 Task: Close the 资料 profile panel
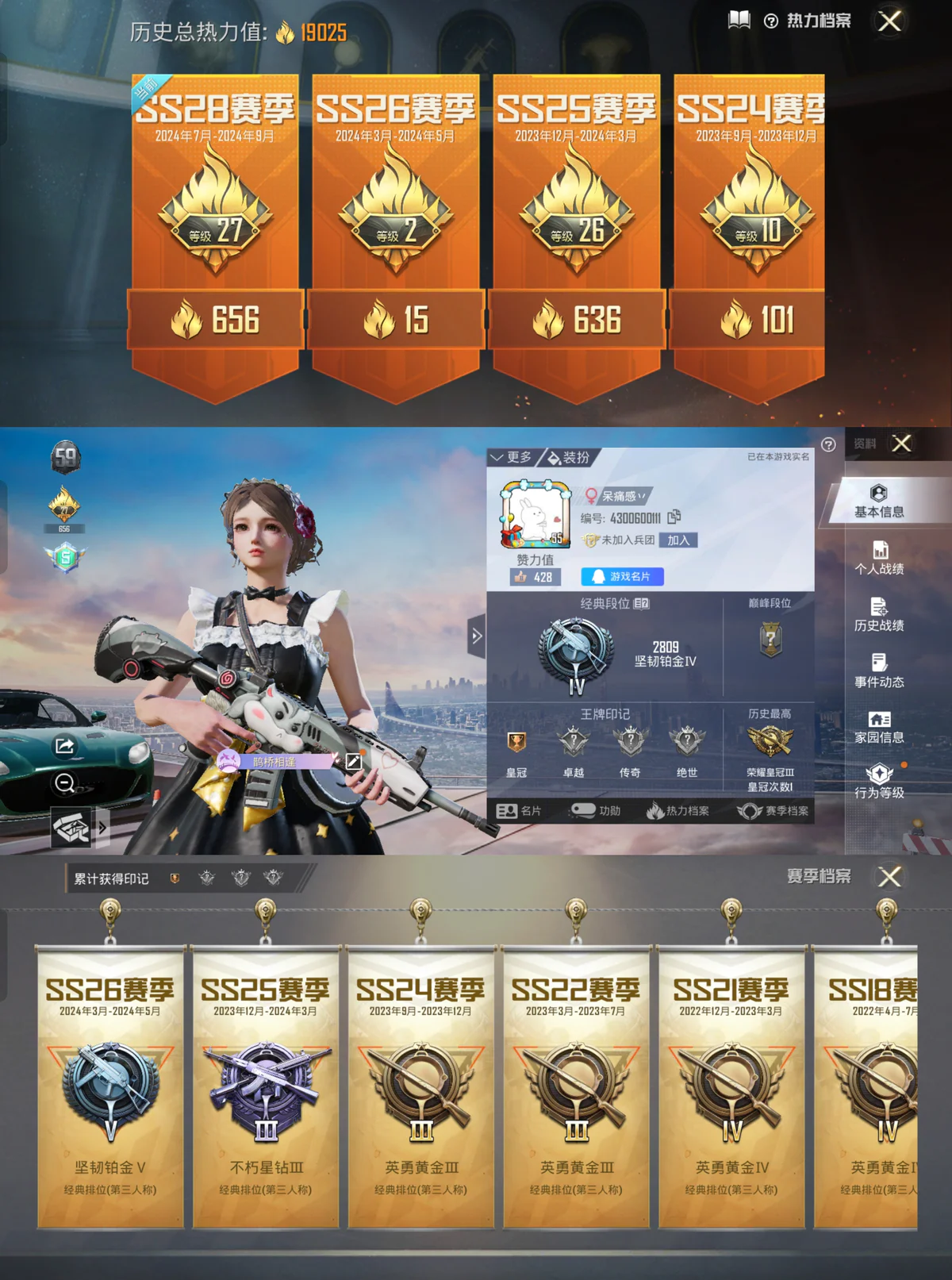click(x=901, y=443)
